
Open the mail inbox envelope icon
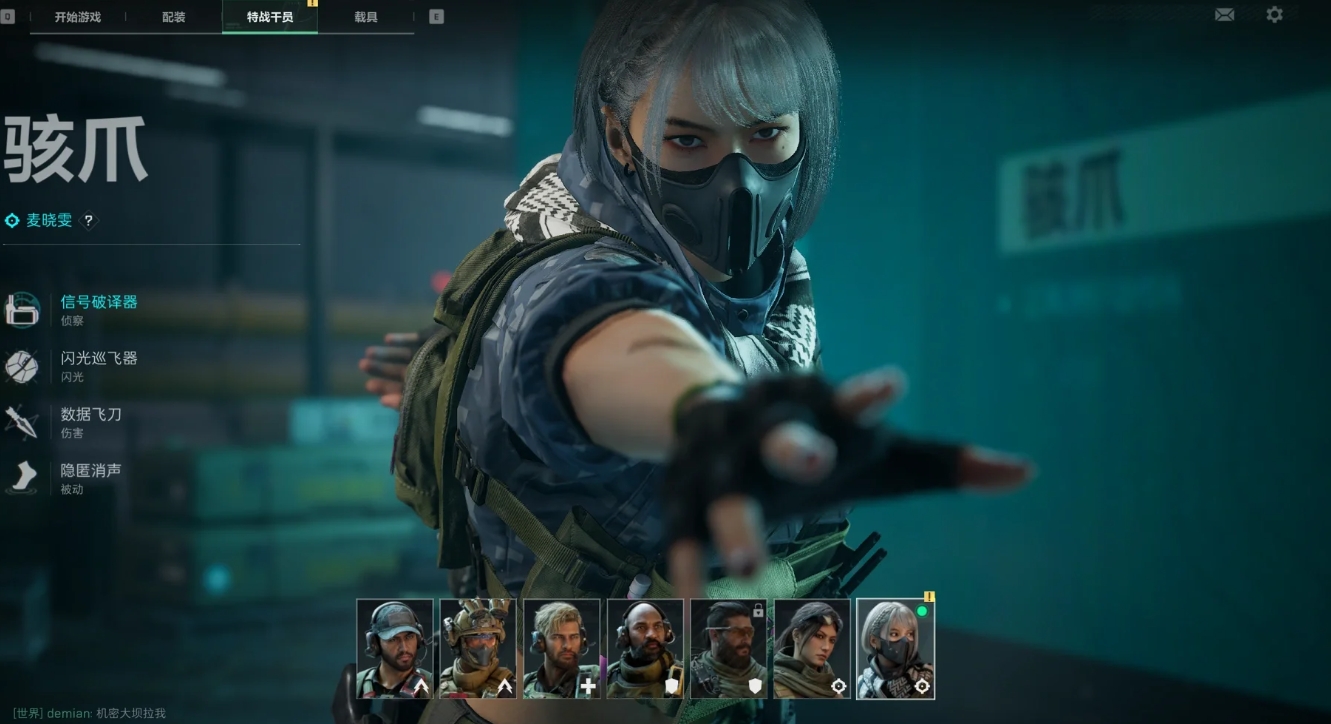pyautogui.click(x=1224, y=15)
